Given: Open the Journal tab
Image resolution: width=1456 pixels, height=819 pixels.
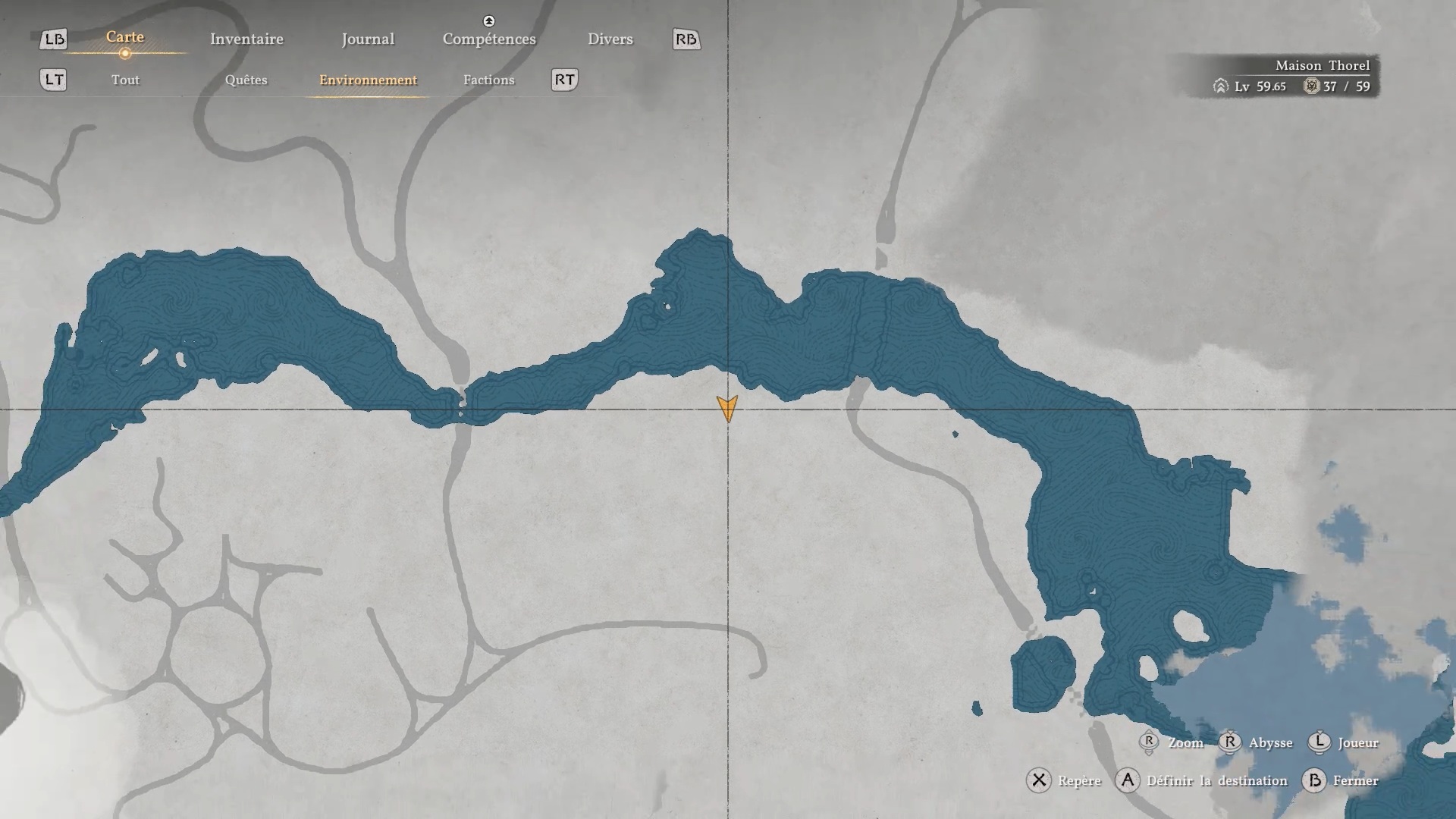Looking at the screenshot, I should click(x=368, y=39).
